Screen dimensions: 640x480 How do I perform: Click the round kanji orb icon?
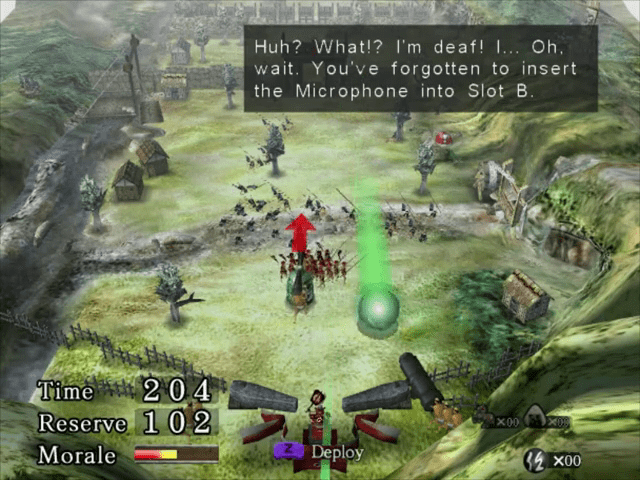point(535,460)
